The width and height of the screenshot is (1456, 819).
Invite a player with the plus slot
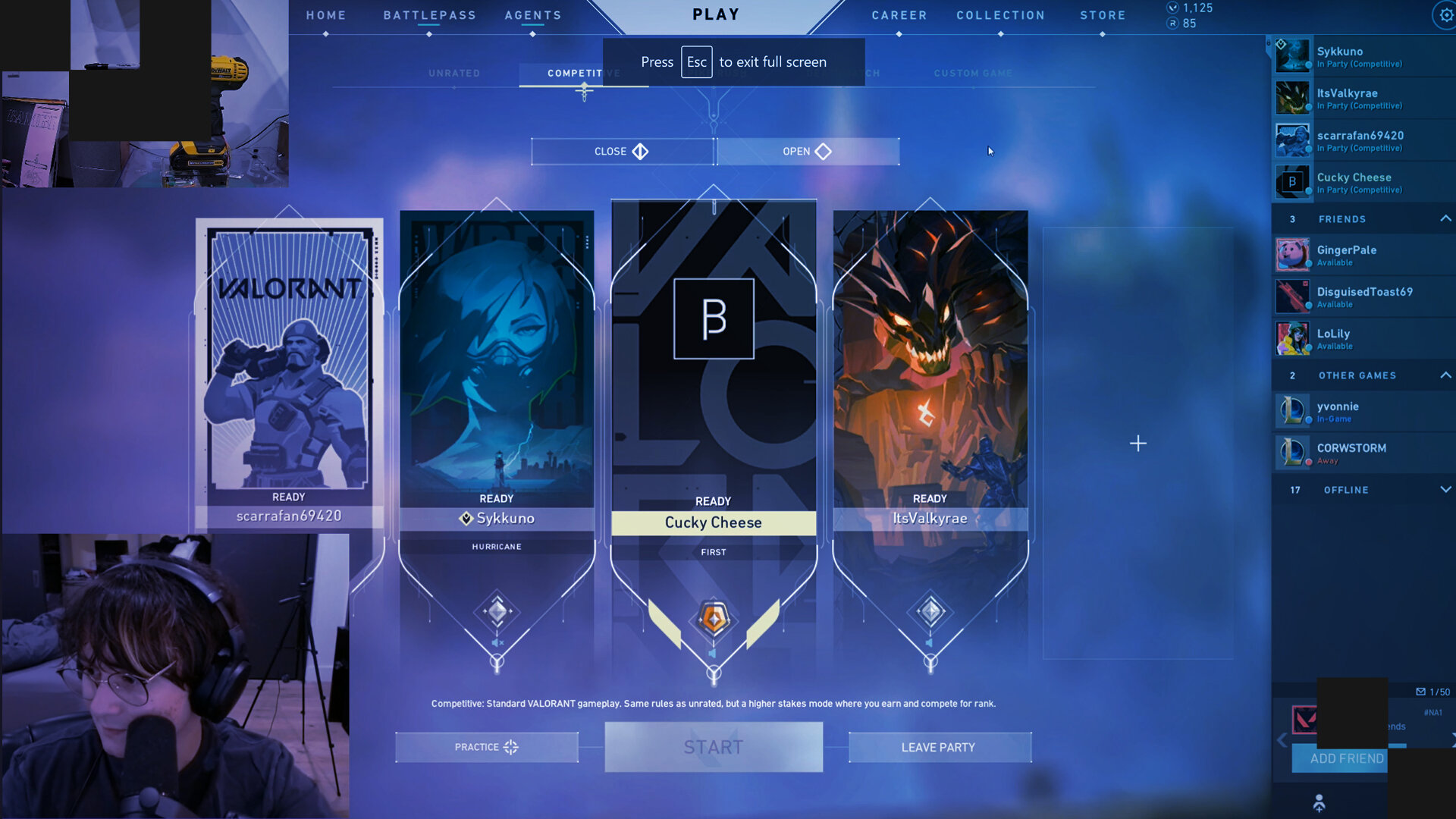1137,444
